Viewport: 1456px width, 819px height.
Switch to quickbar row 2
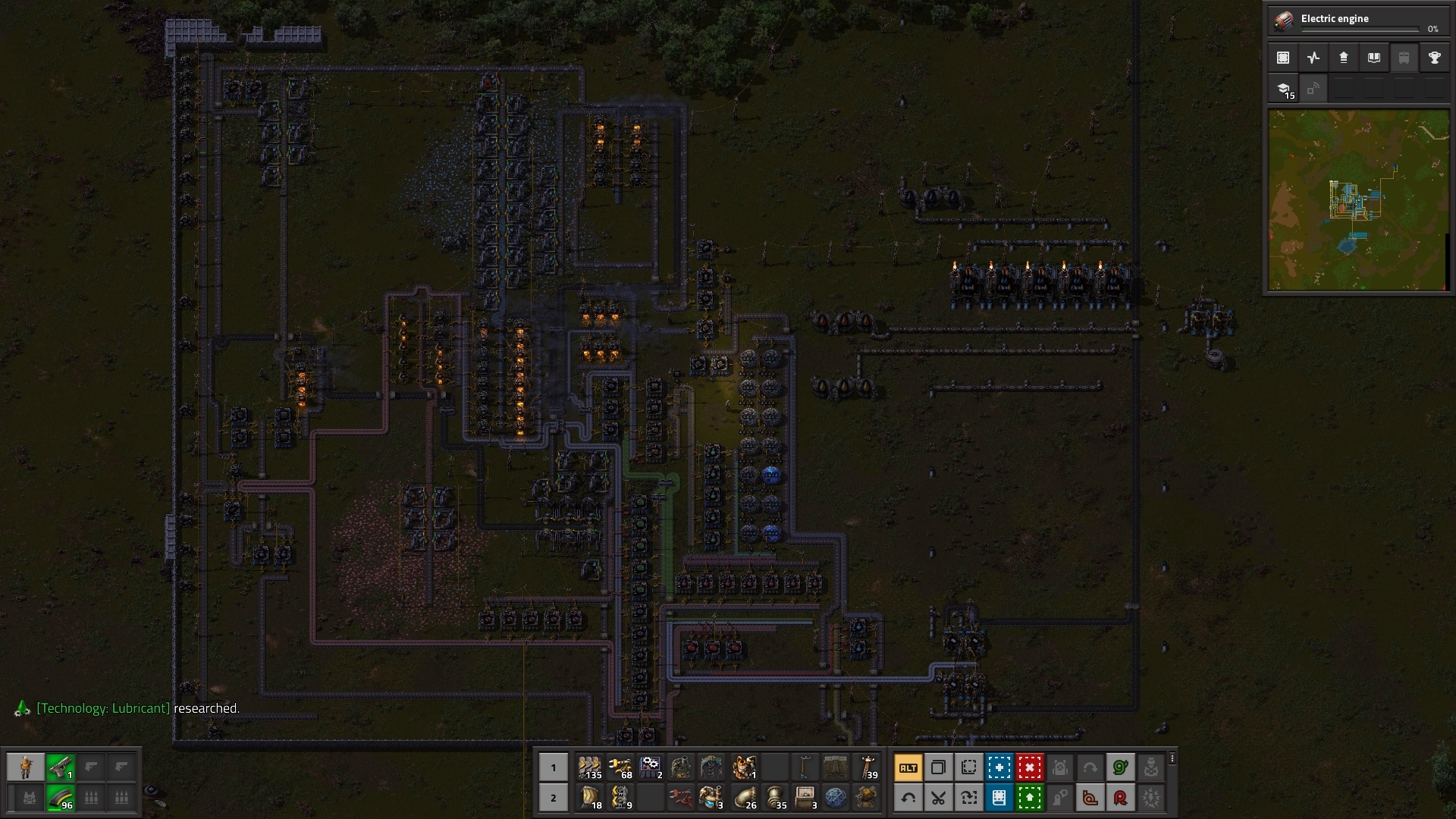553,798
